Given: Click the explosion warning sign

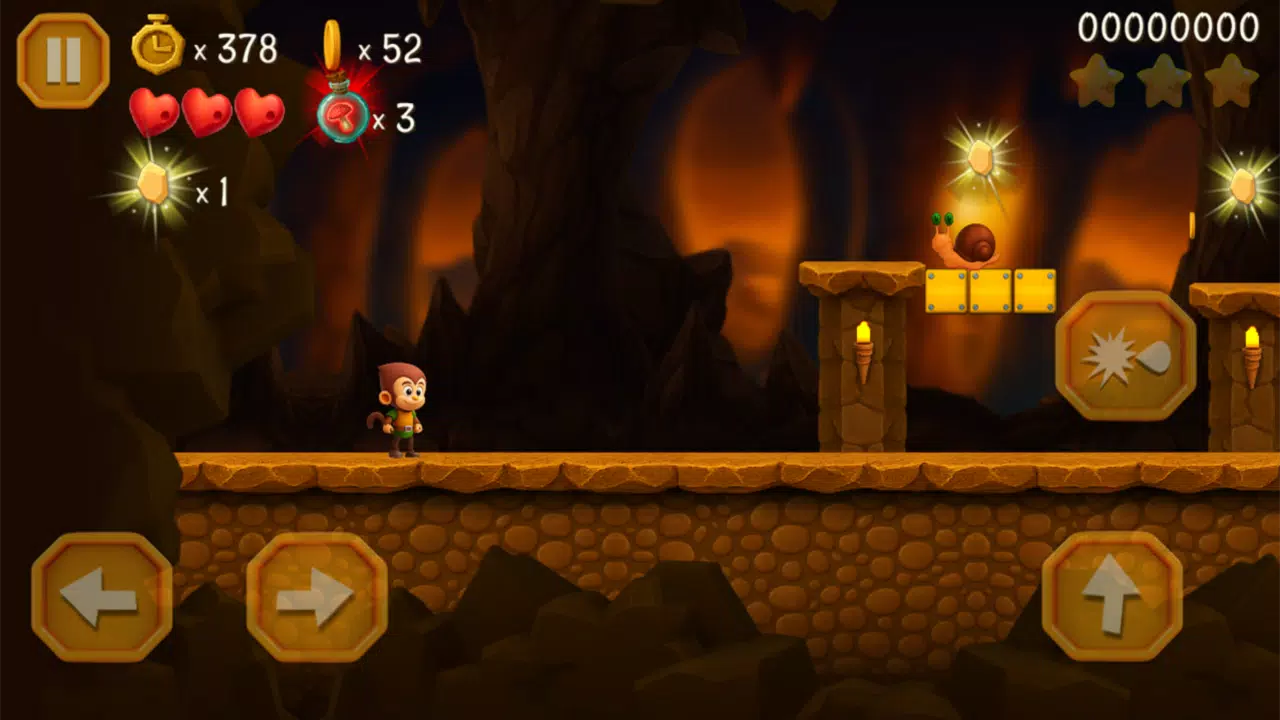Looking at the screenshot, I should click(1128, 356).
